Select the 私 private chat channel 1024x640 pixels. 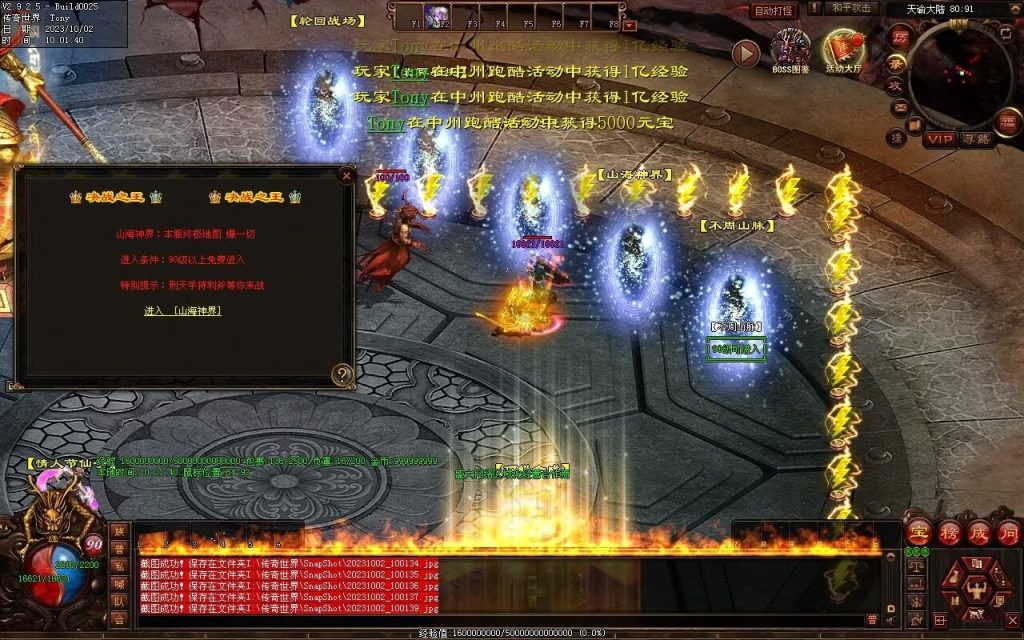pos(120,566)
